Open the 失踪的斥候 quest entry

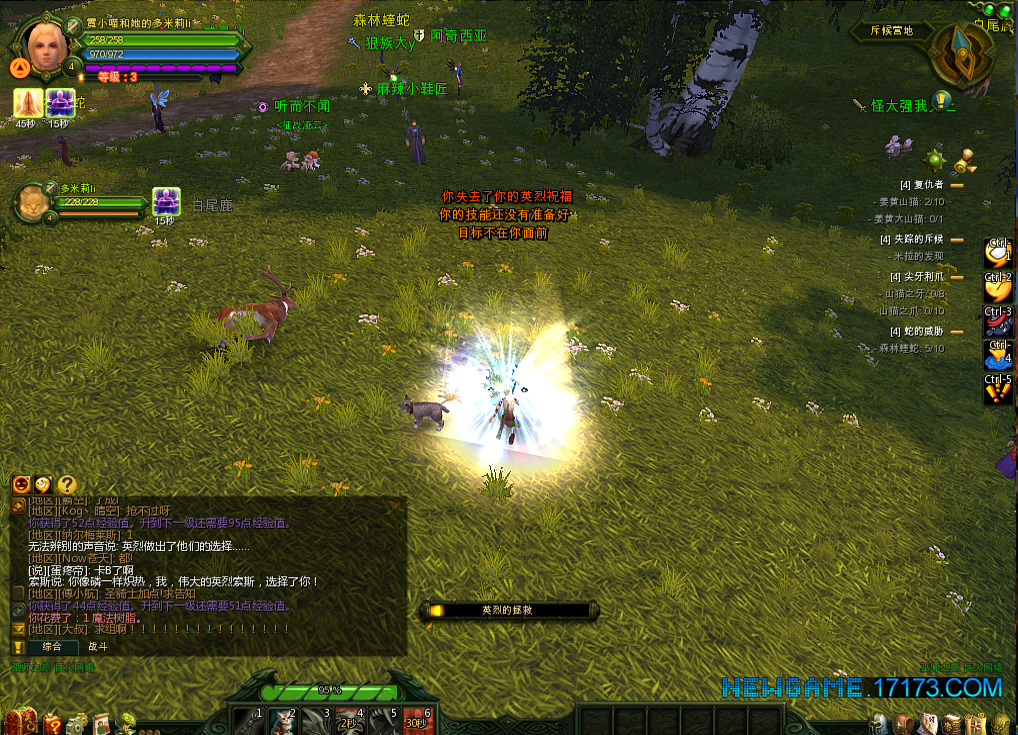916,240
